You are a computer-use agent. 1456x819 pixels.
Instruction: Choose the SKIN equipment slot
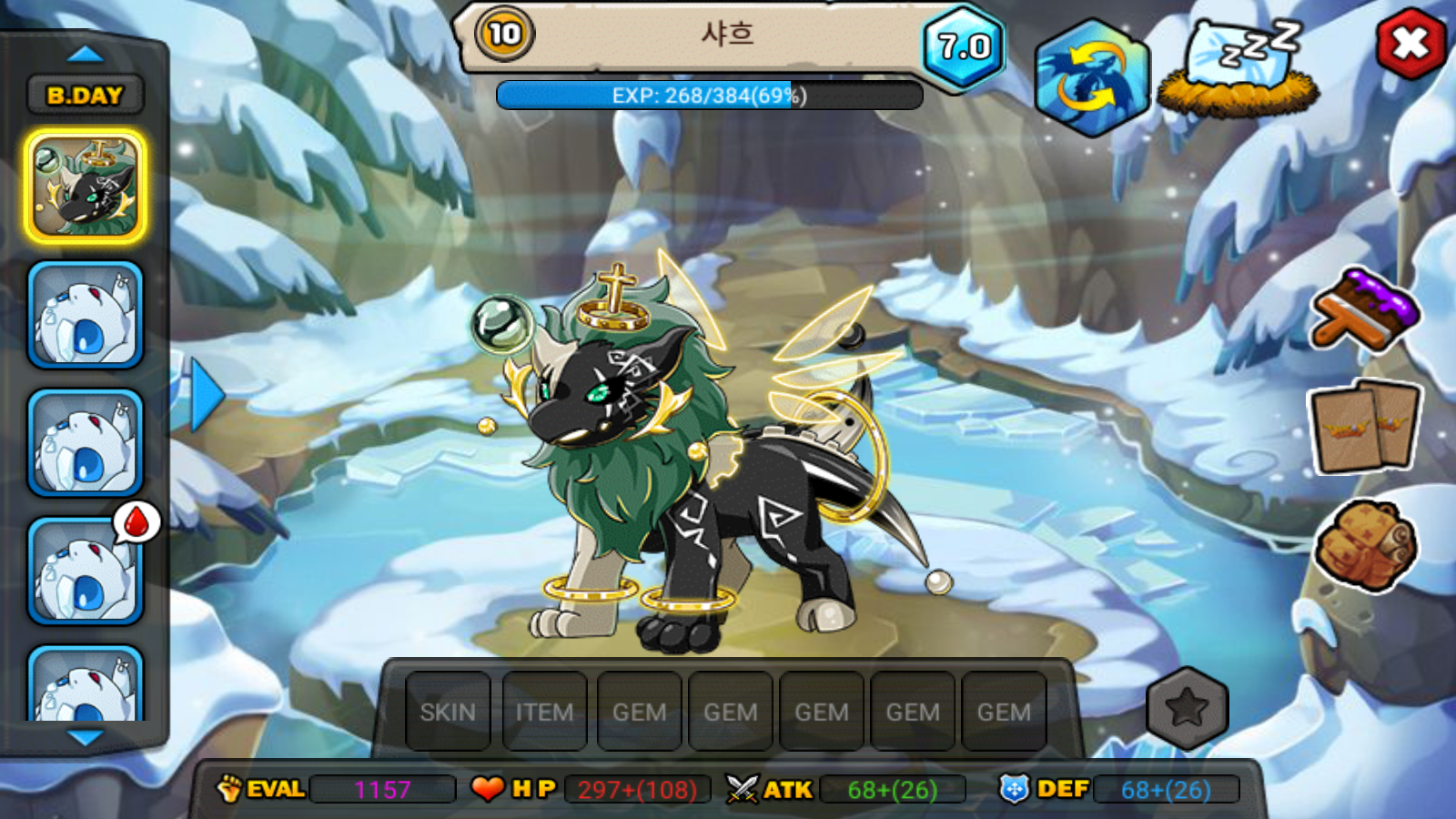pos(448,712)
